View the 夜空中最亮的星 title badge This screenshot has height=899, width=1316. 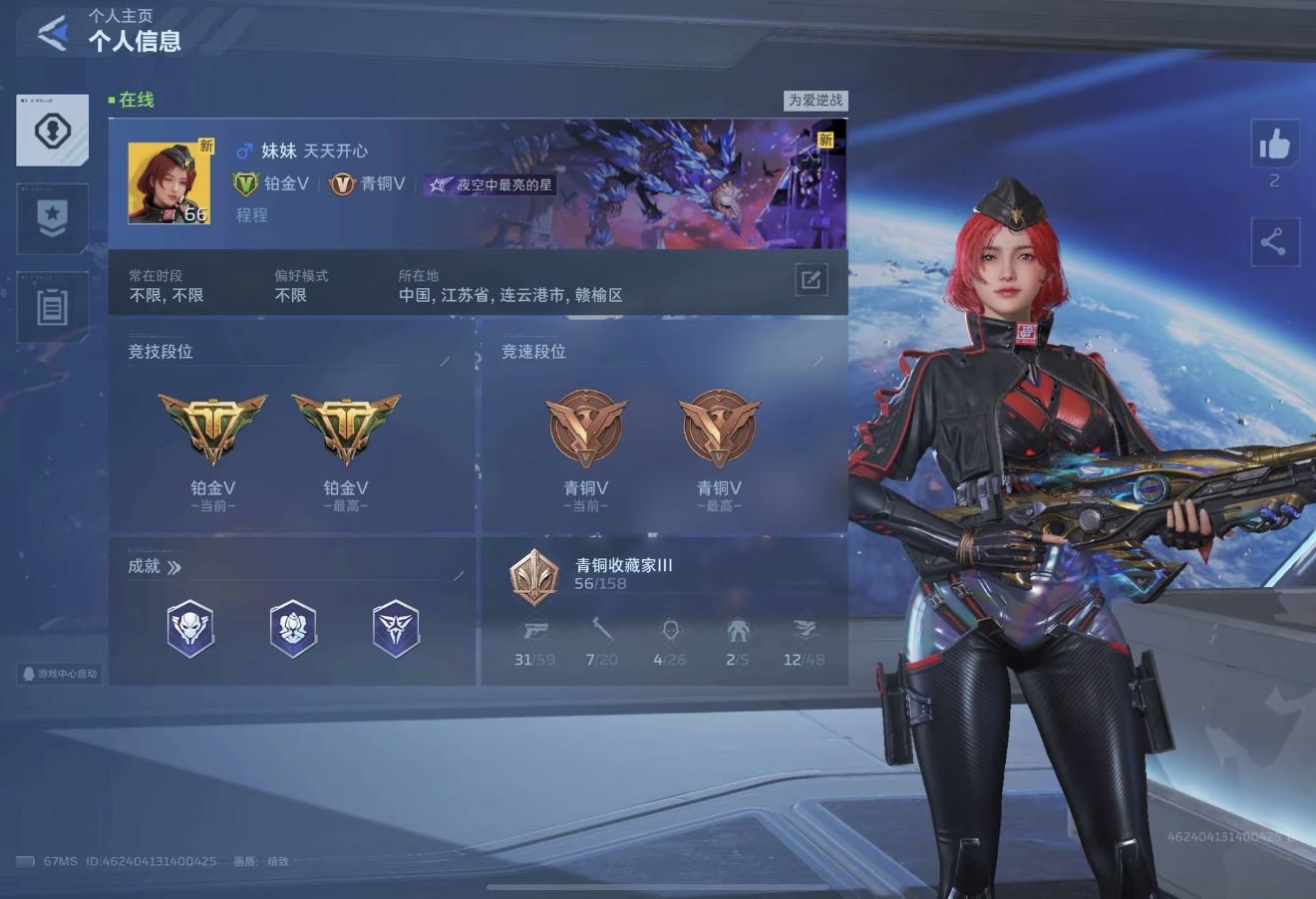tap(490, 184)
